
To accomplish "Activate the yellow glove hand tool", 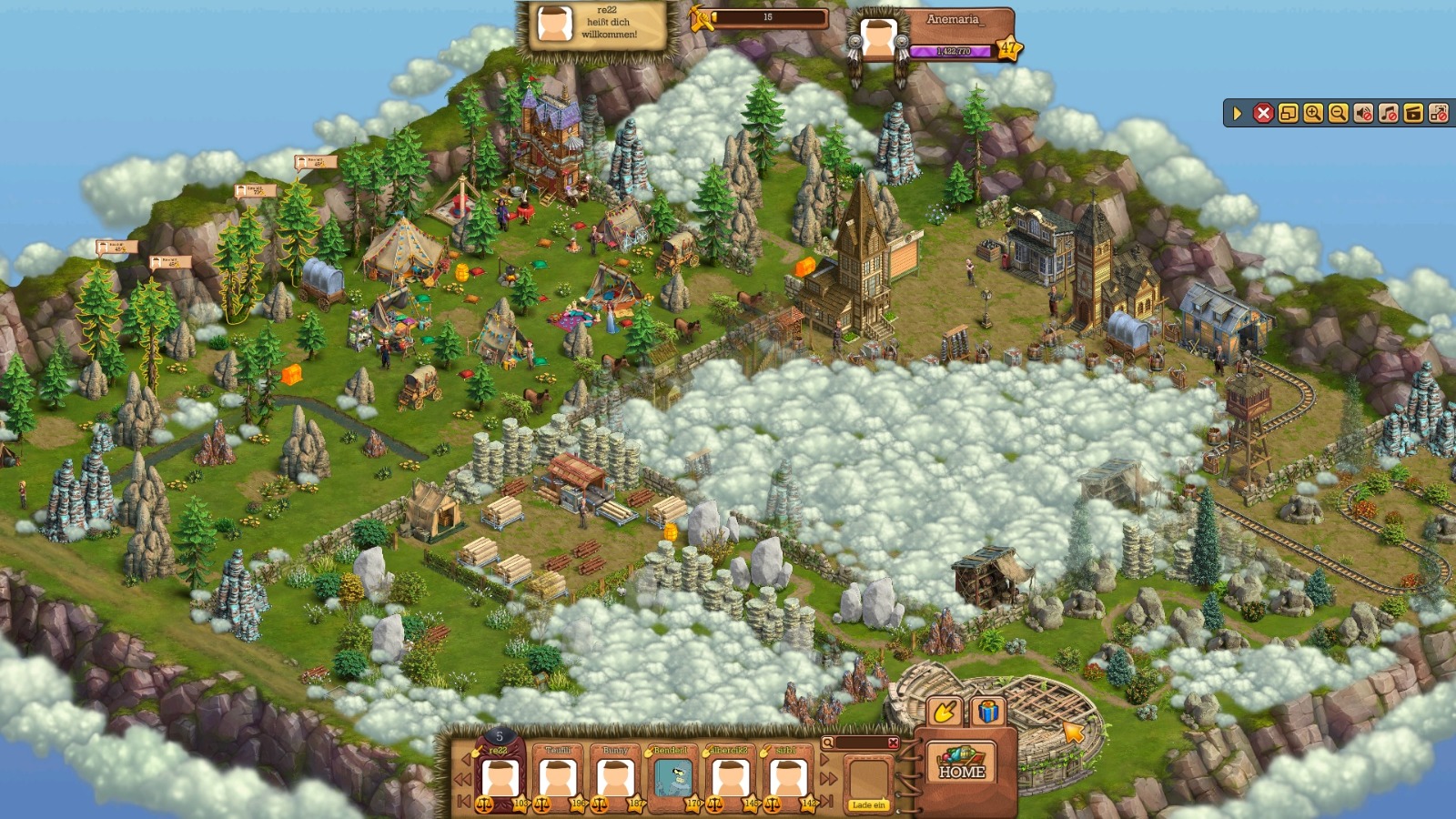I will [x=944, y=712].
